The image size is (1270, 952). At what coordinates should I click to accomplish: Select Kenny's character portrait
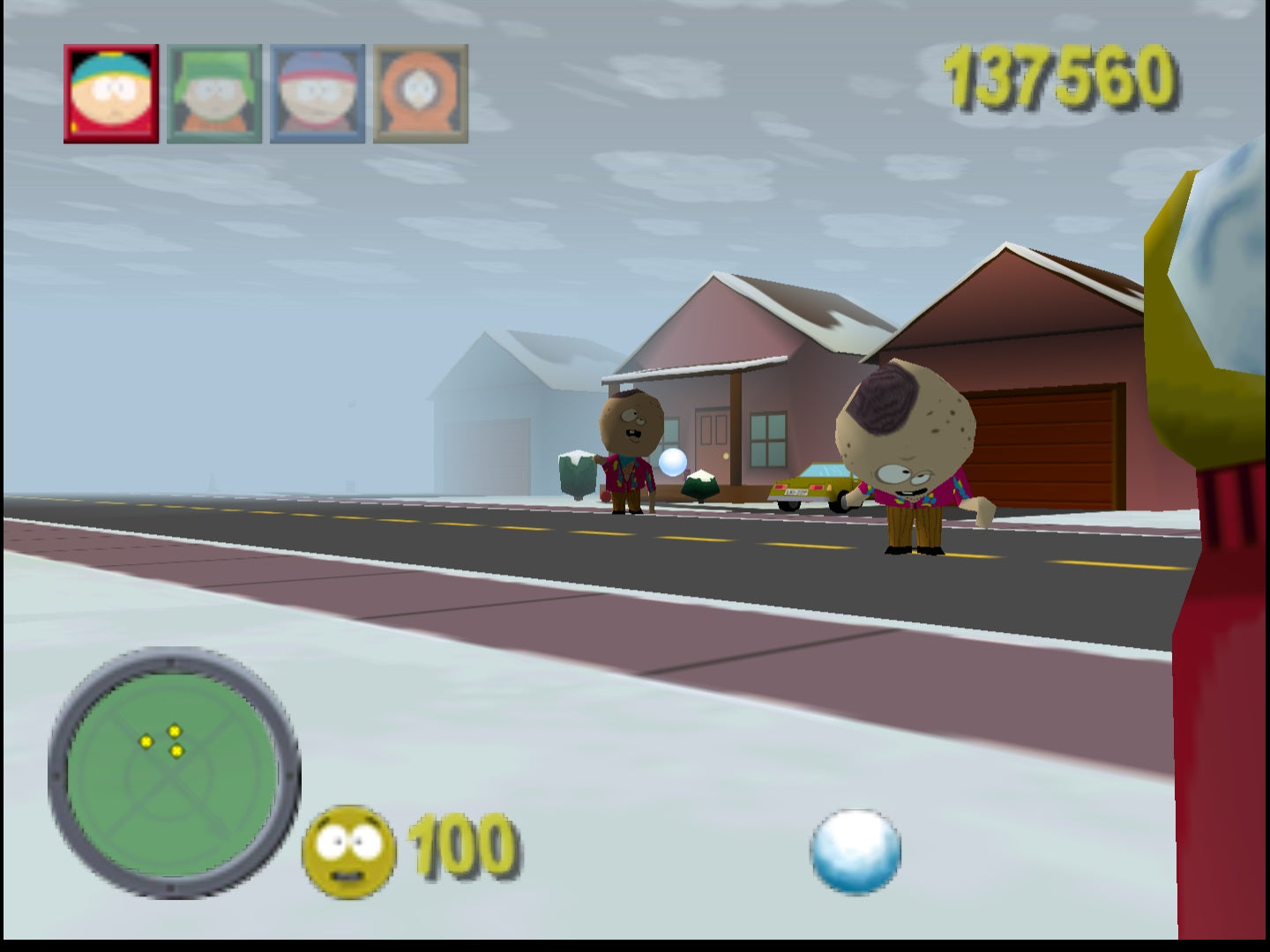pyautogui.click(x=417, y=92)
